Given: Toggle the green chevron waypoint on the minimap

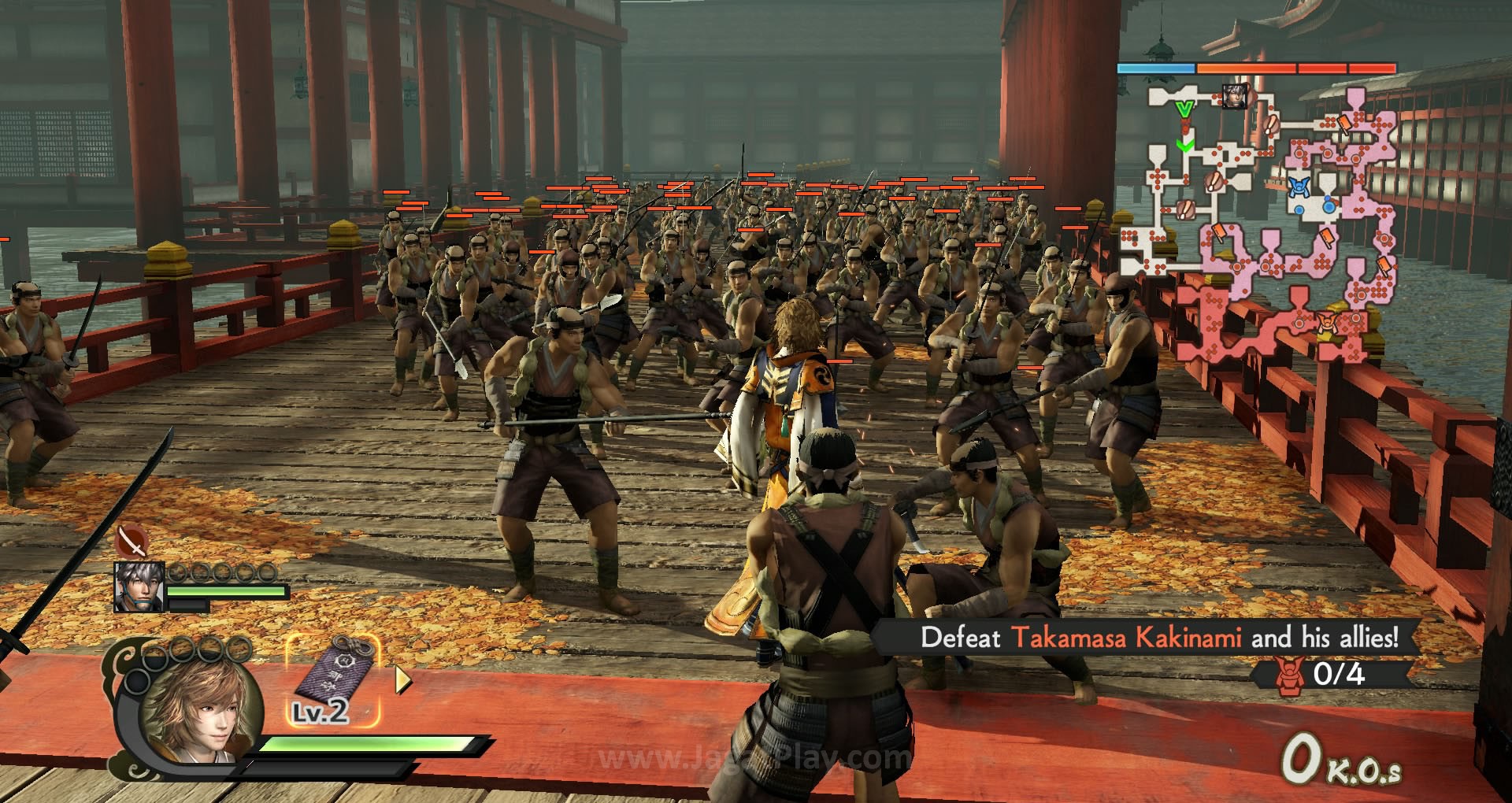Looking at the screenshot, I should pos(1185,145).
